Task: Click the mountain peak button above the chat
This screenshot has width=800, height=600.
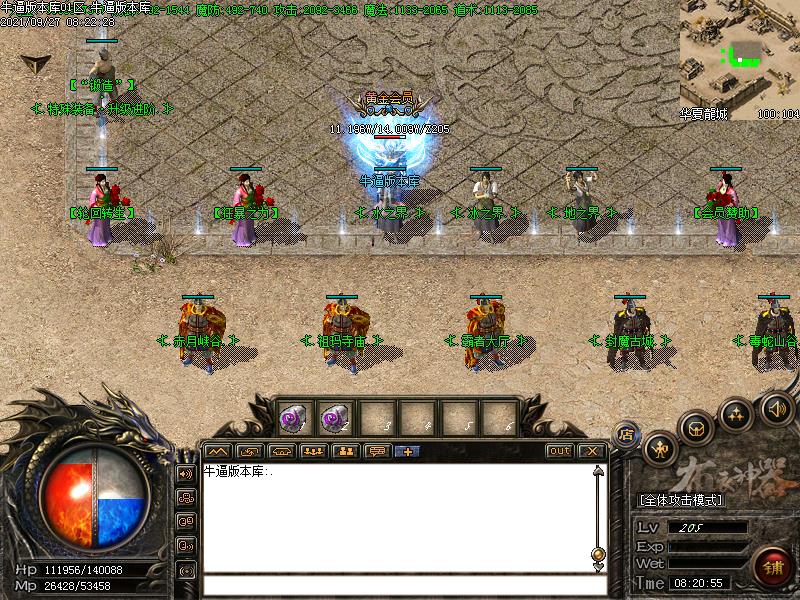Action: [x=217, y=451]
